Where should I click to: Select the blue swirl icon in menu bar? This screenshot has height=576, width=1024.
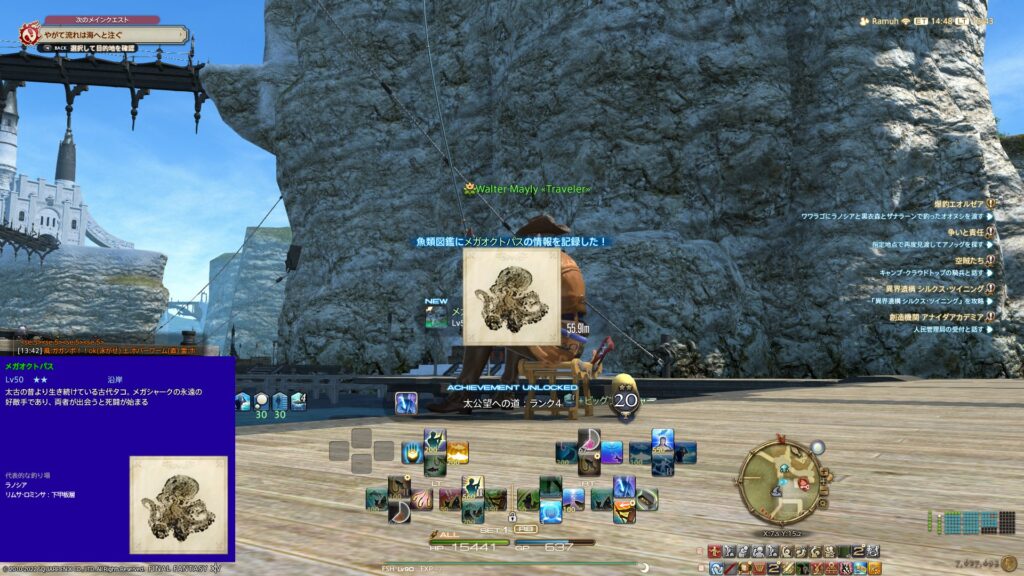point(716,568)
